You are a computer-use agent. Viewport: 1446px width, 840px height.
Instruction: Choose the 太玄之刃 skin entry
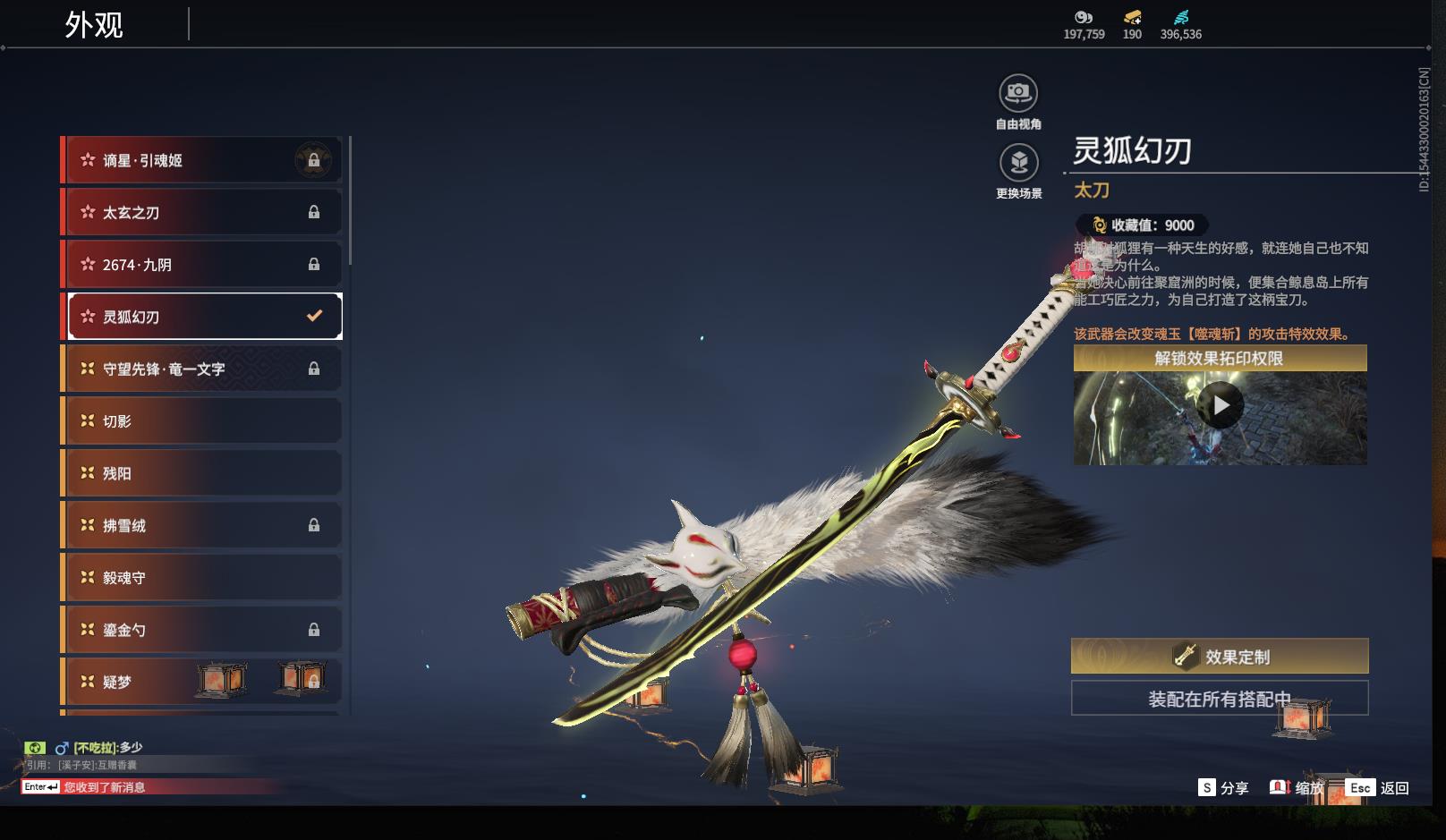[x=204, y=213]
